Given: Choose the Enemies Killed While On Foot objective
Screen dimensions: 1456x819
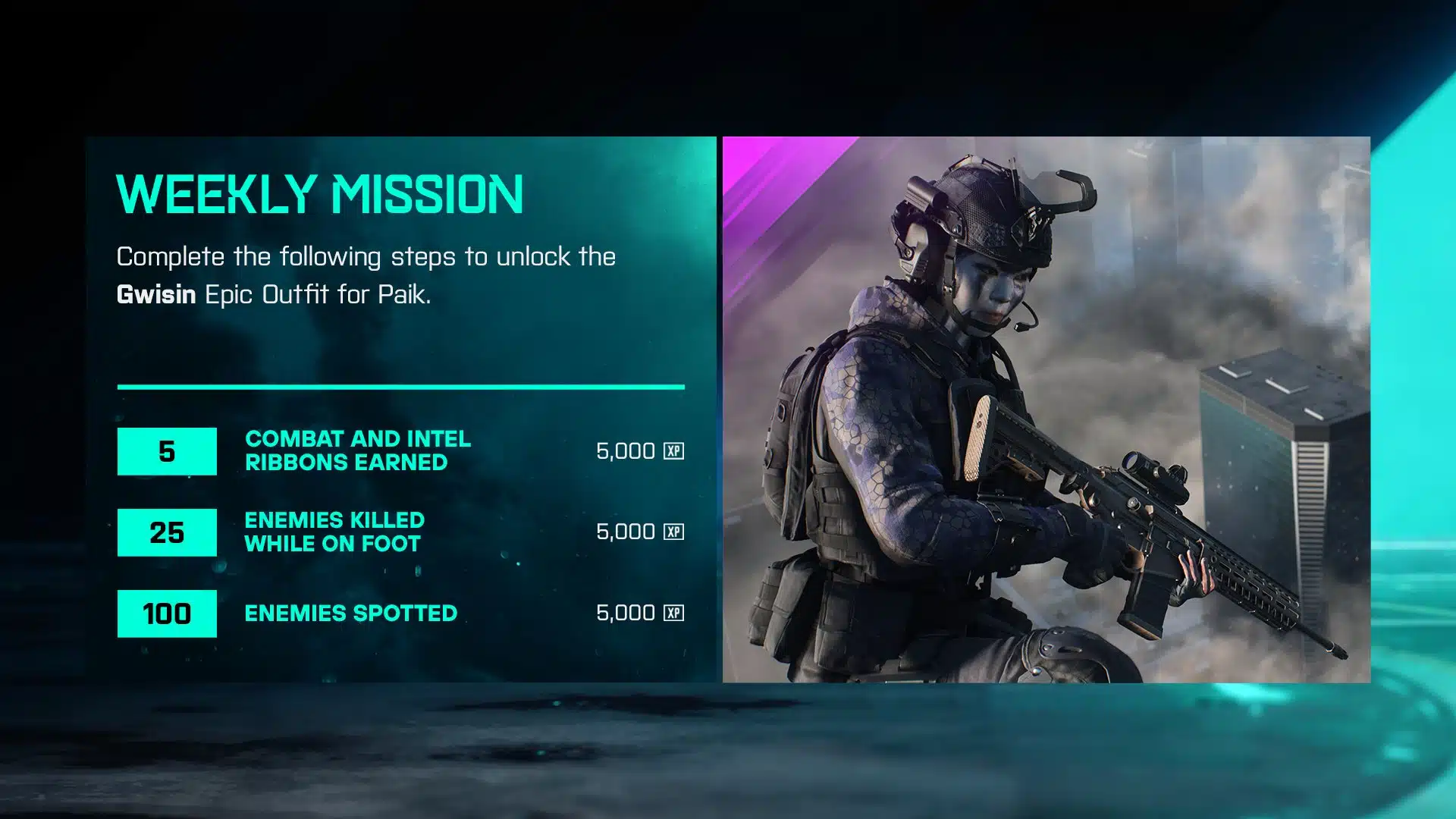Looking at the screenshot, I should click(334, 532).
